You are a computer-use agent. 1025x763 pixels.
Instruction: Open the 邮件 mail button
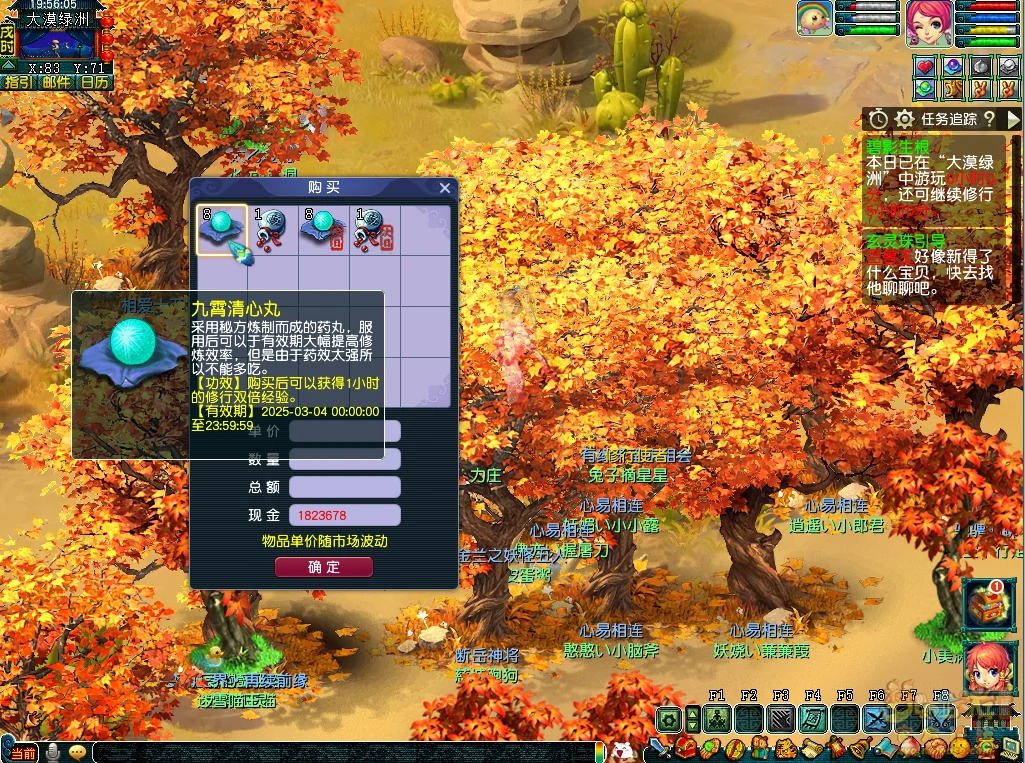[x=56, y=82]
